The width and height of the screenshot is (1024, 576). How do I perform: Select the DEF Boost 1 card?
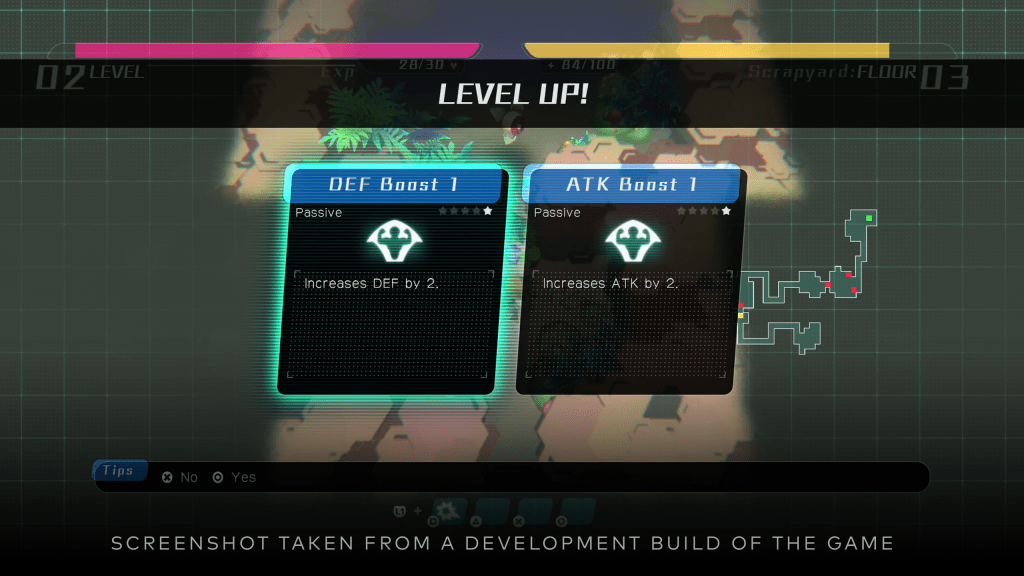click(391, 280)
